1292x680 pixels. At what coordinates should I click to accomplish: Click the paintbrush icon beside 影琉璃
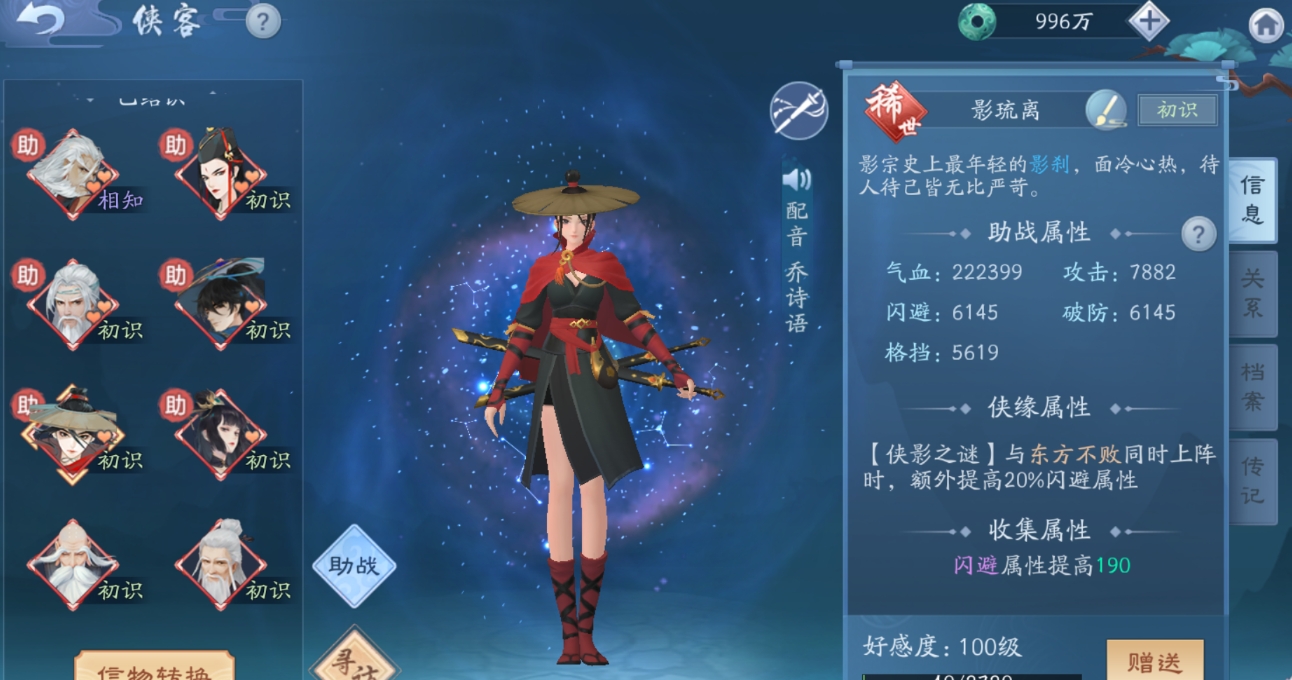[1106, 110]
